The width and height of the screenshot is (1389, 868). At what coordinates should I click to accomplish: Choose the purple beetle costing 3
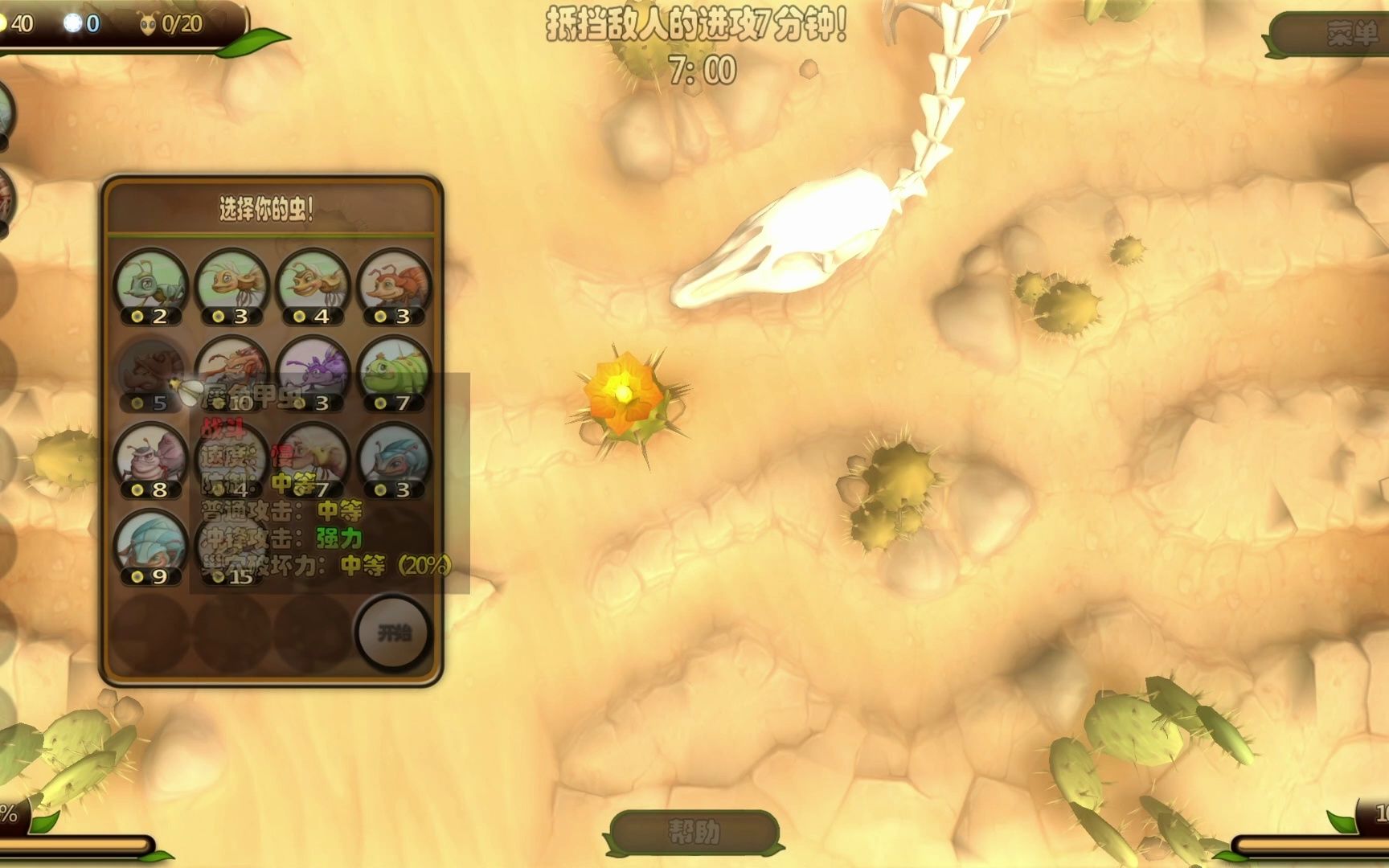click(313, 373)
